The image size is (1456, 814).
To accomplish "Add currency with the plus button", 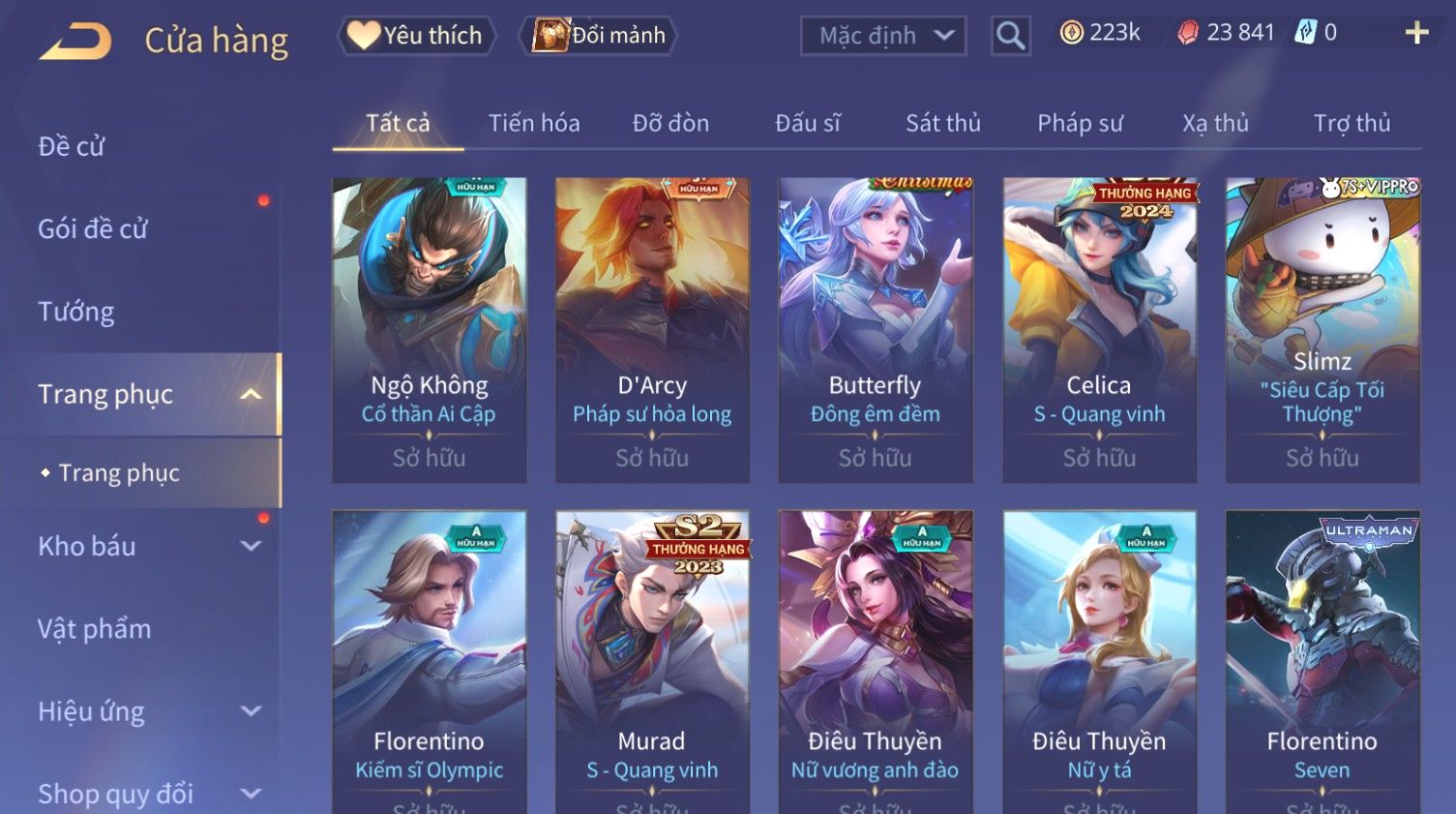I will [1416, 33].
